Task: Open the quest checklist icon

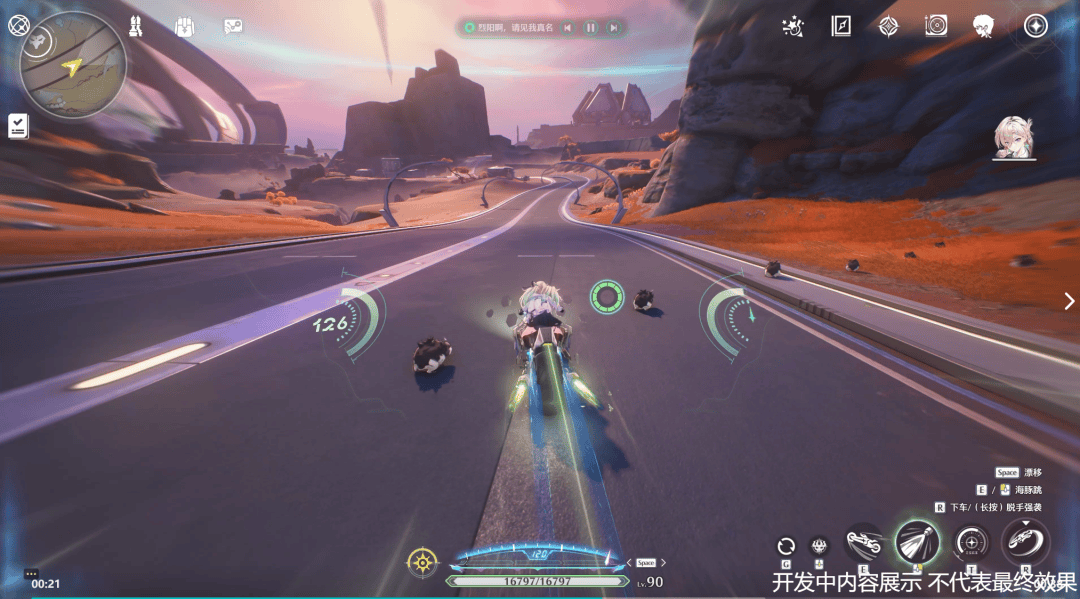Action: tap(18, 125)
